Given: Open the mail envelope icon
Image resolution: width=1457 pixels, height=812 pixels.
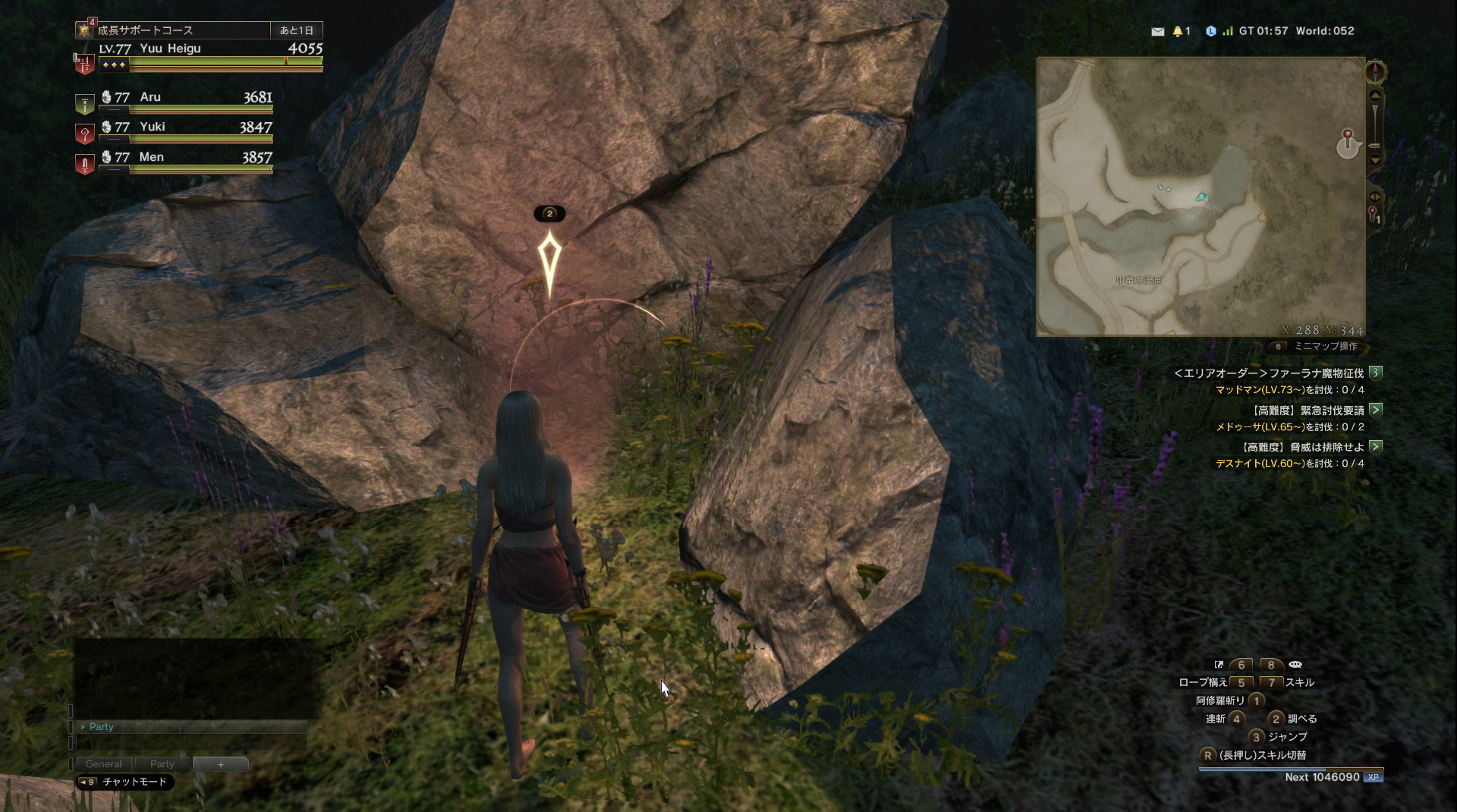Looking at the screenshot, I should (1157, 31).
